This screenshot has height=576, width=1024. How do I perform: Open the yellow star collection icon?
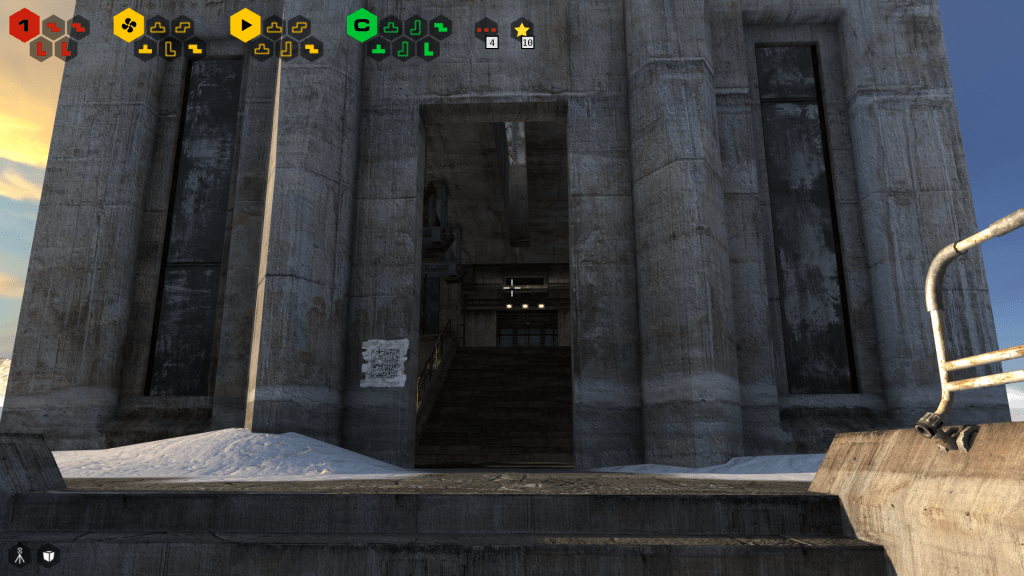pos(521,30)
